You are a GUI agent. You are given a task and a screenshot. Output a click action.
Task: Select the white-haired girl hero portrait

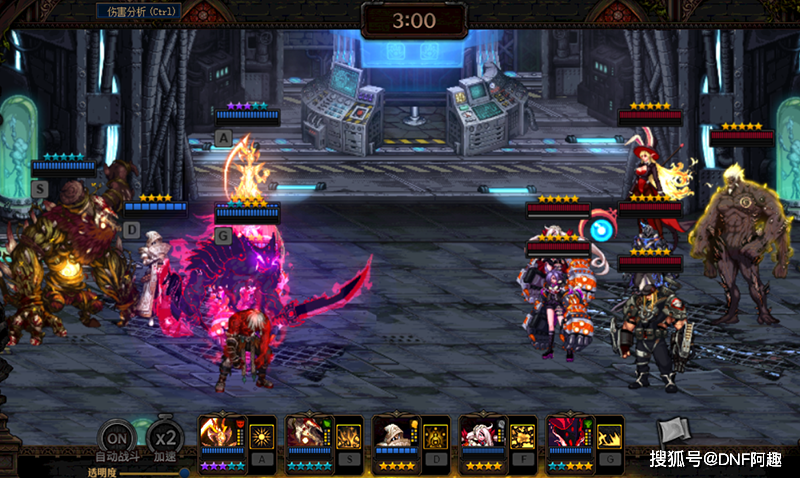pyautogui.click(x=483, y=434)
